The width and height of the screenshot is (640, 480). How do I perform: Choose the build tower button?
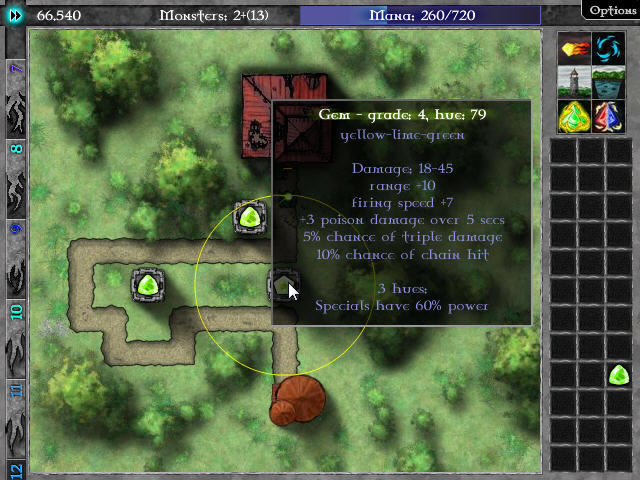click(573, 81)
